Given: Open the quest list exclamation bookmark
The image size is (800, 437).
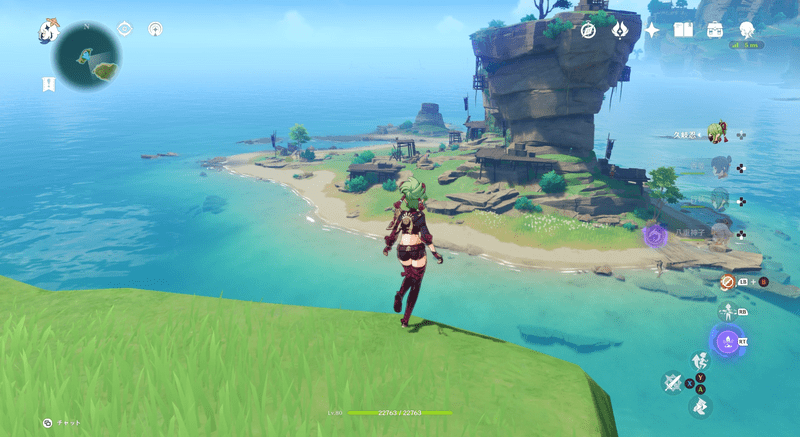Looking at the screenshot, I should tap(48, 84).
